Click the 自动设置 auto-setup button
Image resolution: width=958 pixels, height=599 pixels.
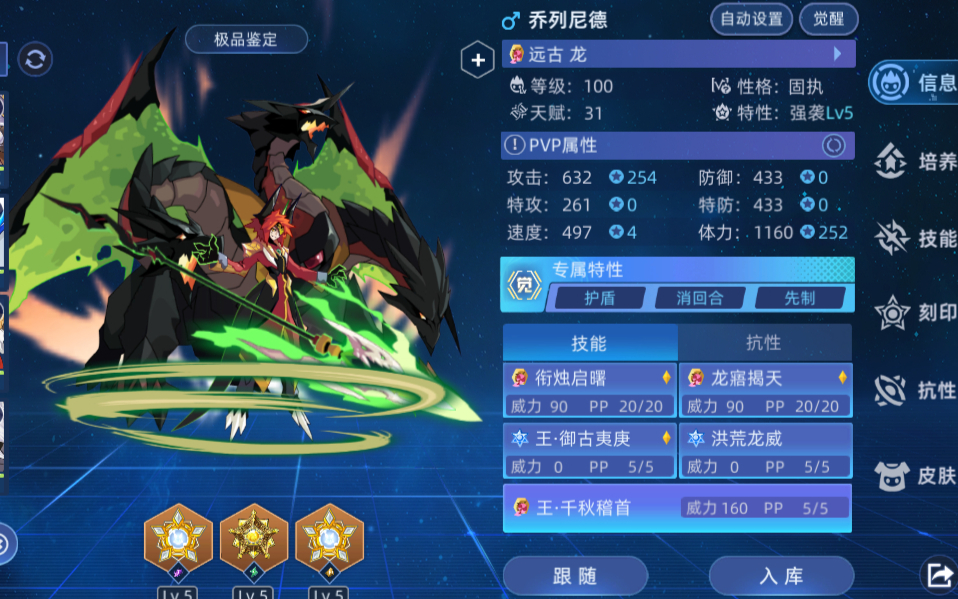[x=751, y=19]
